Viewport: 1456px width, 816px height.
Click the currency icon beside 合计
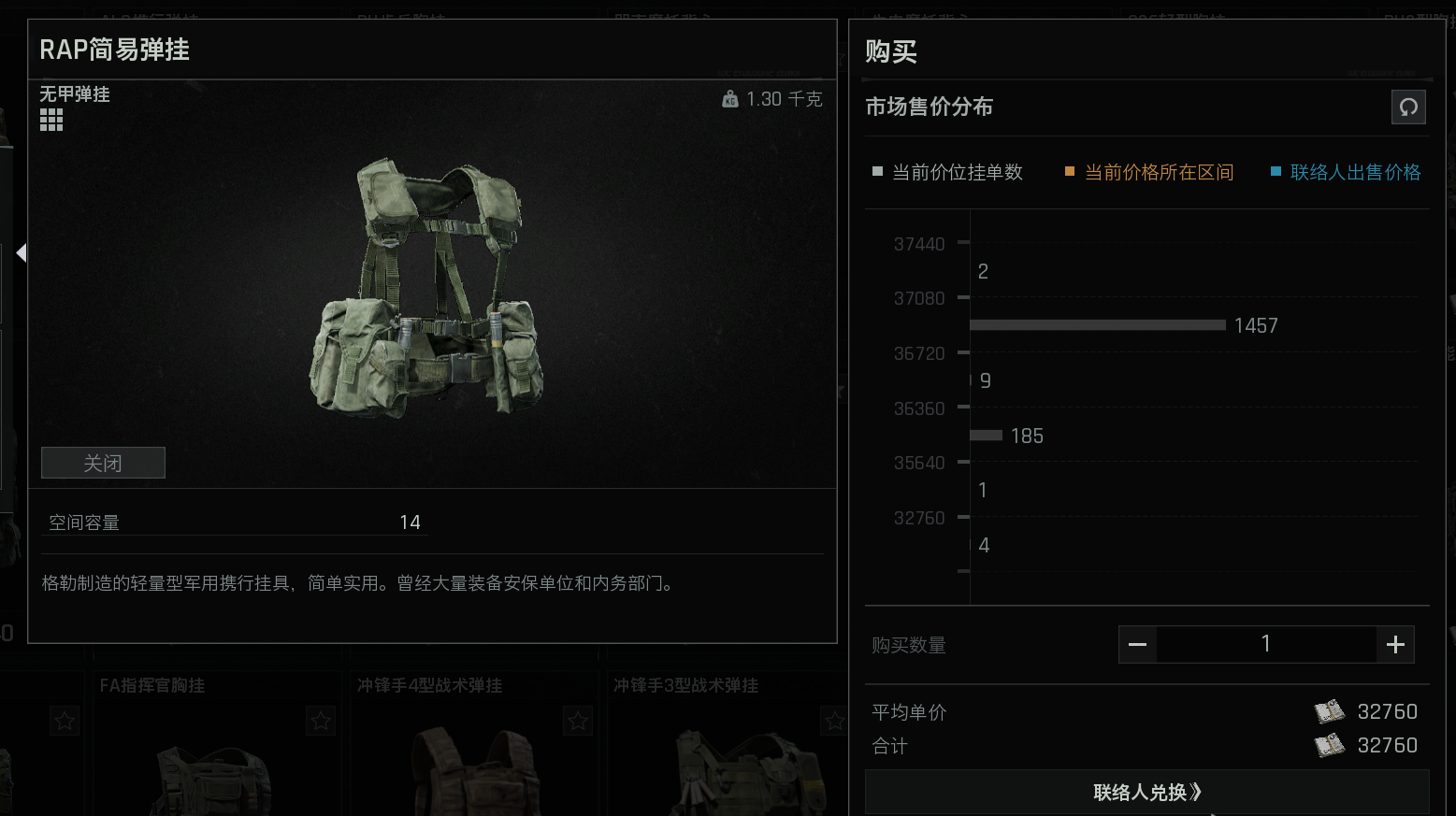click(1330, 745)
